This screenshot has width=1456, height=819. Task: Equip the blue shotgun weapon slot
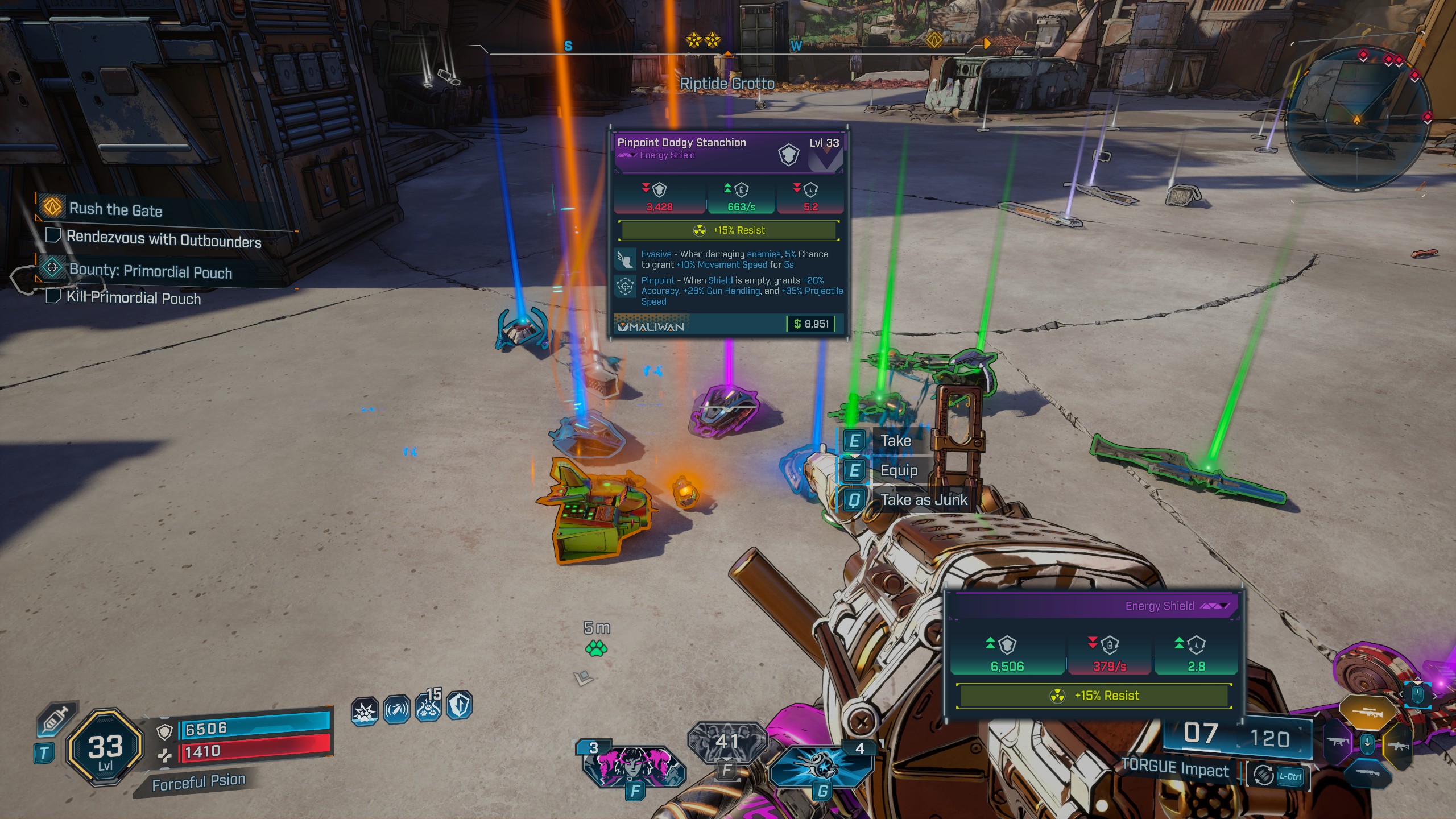click(1367, 773)
